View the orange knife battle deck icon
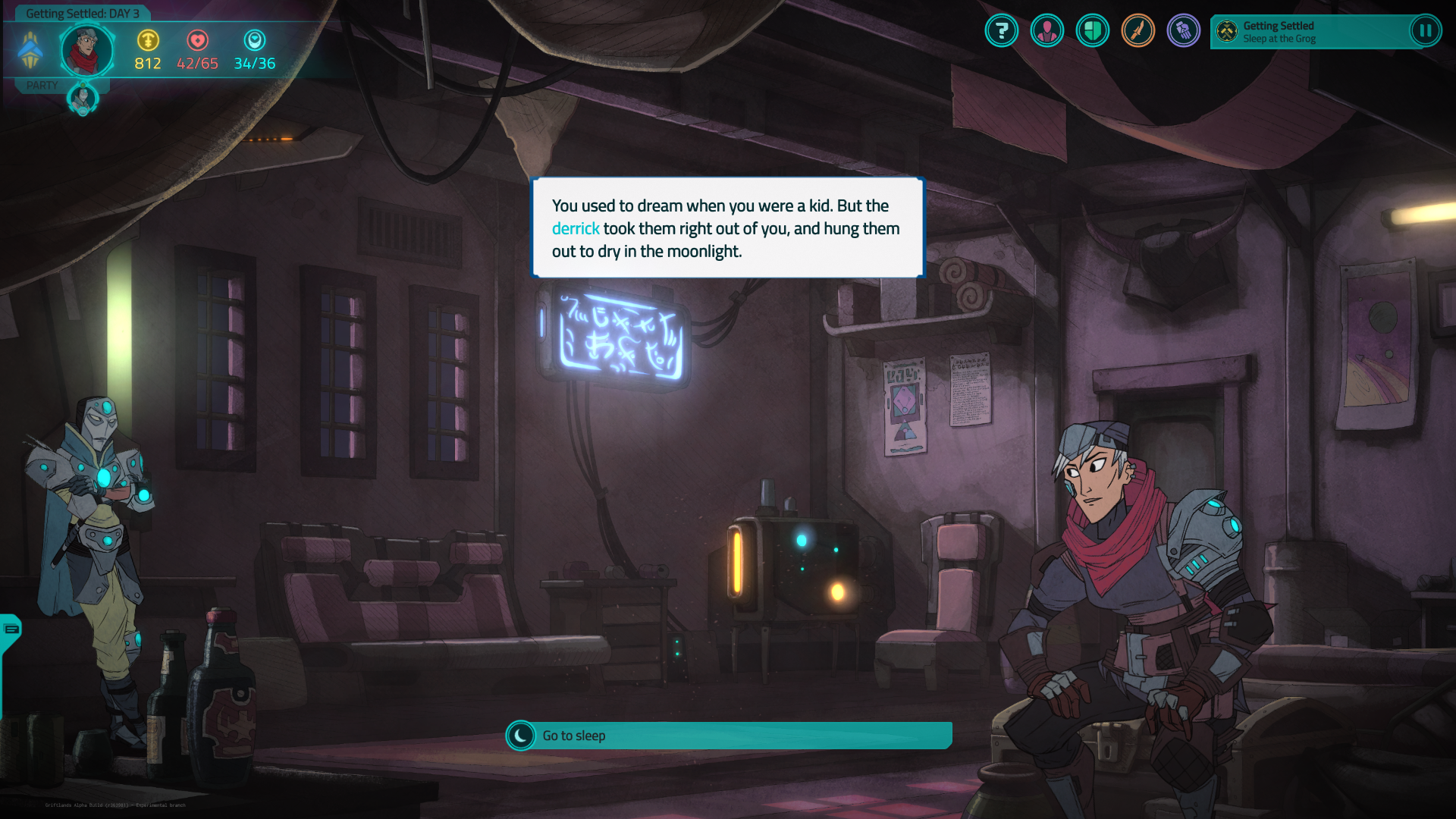1456x819 pixels. tap(1138, 31)
